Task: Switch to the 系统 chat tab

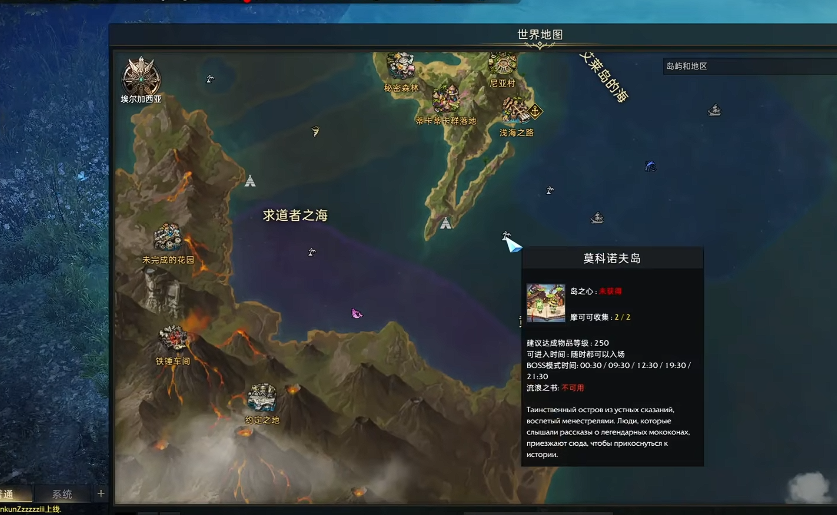Action: point(62,494)
